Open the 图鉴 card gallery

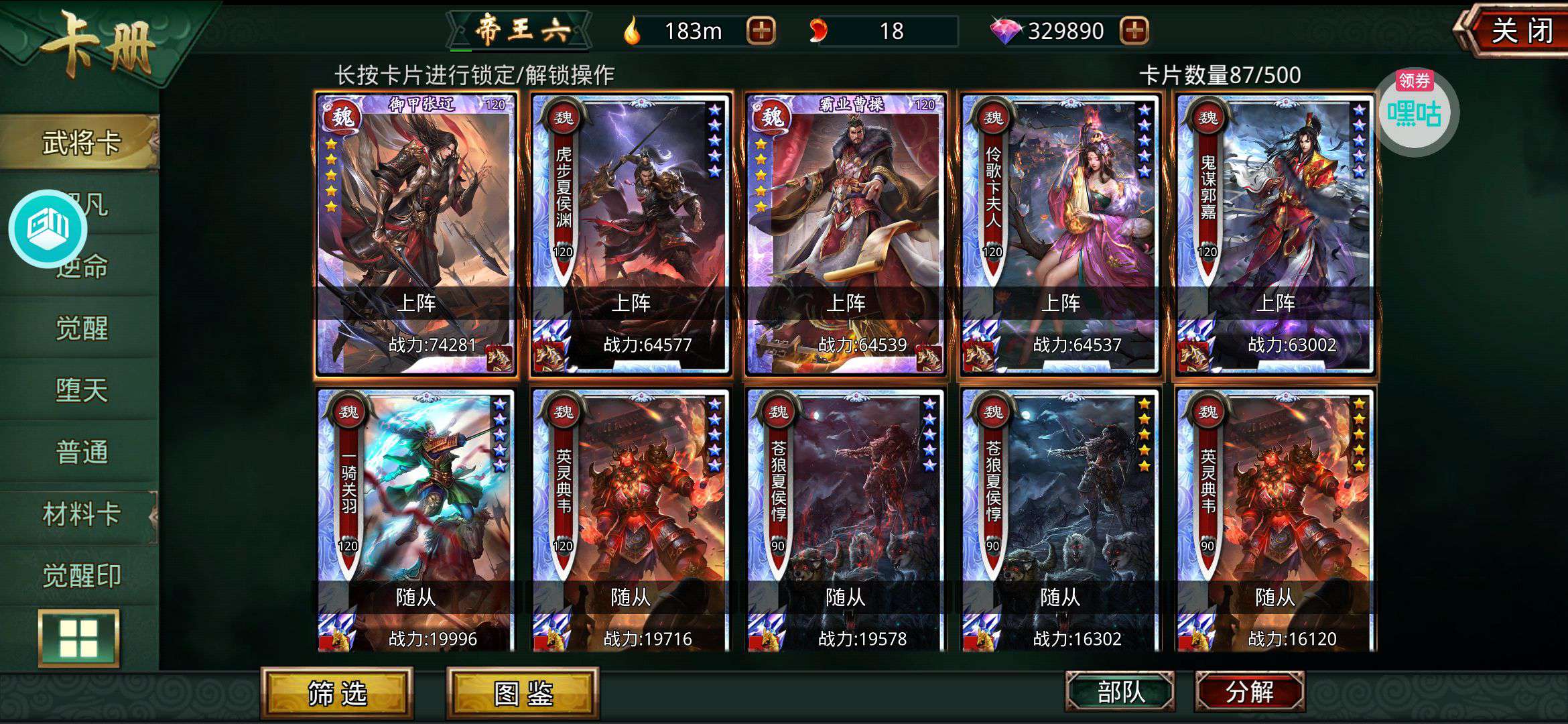pyautogui.click(x=523, y=694)
